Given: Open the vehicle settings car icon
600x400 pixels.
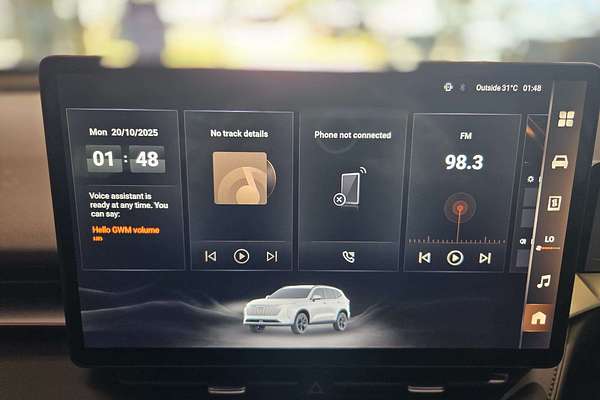Looking at the screenshot, I should tap(560, 161).
